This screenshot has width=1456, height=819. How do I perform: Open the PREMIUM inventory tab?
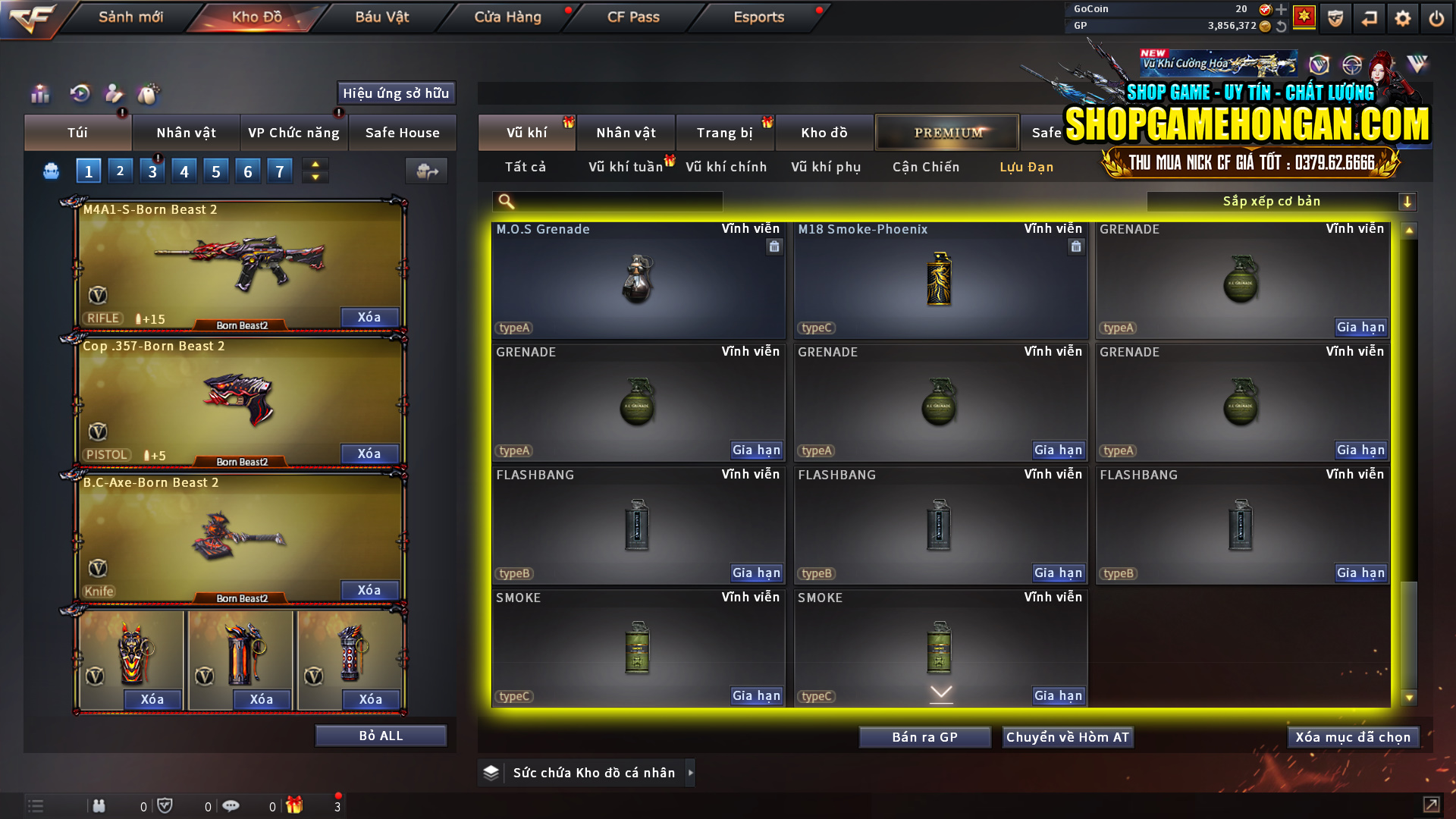946,132
